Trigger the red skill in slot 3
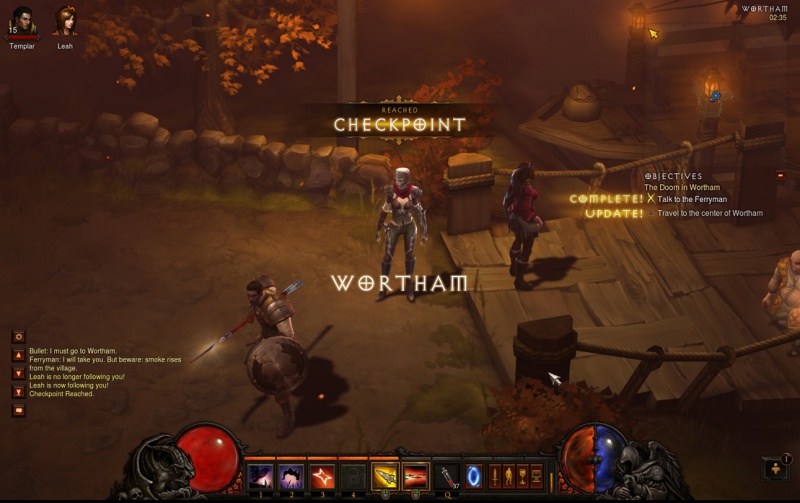The width and height of the screenshot is (800, 503). tap(322, 476)
